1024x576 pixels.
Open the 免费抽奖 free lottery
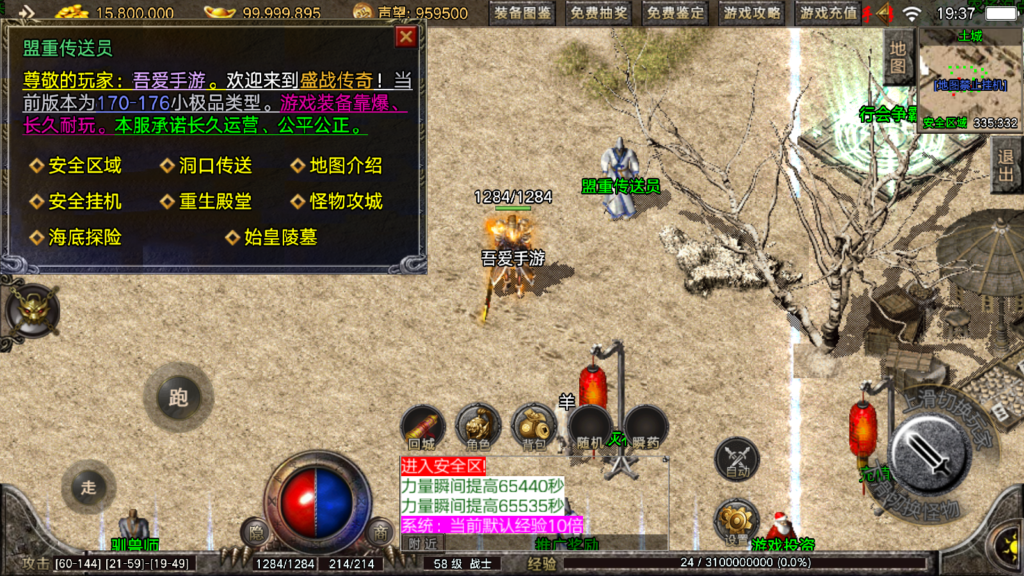tap(599, 13)
